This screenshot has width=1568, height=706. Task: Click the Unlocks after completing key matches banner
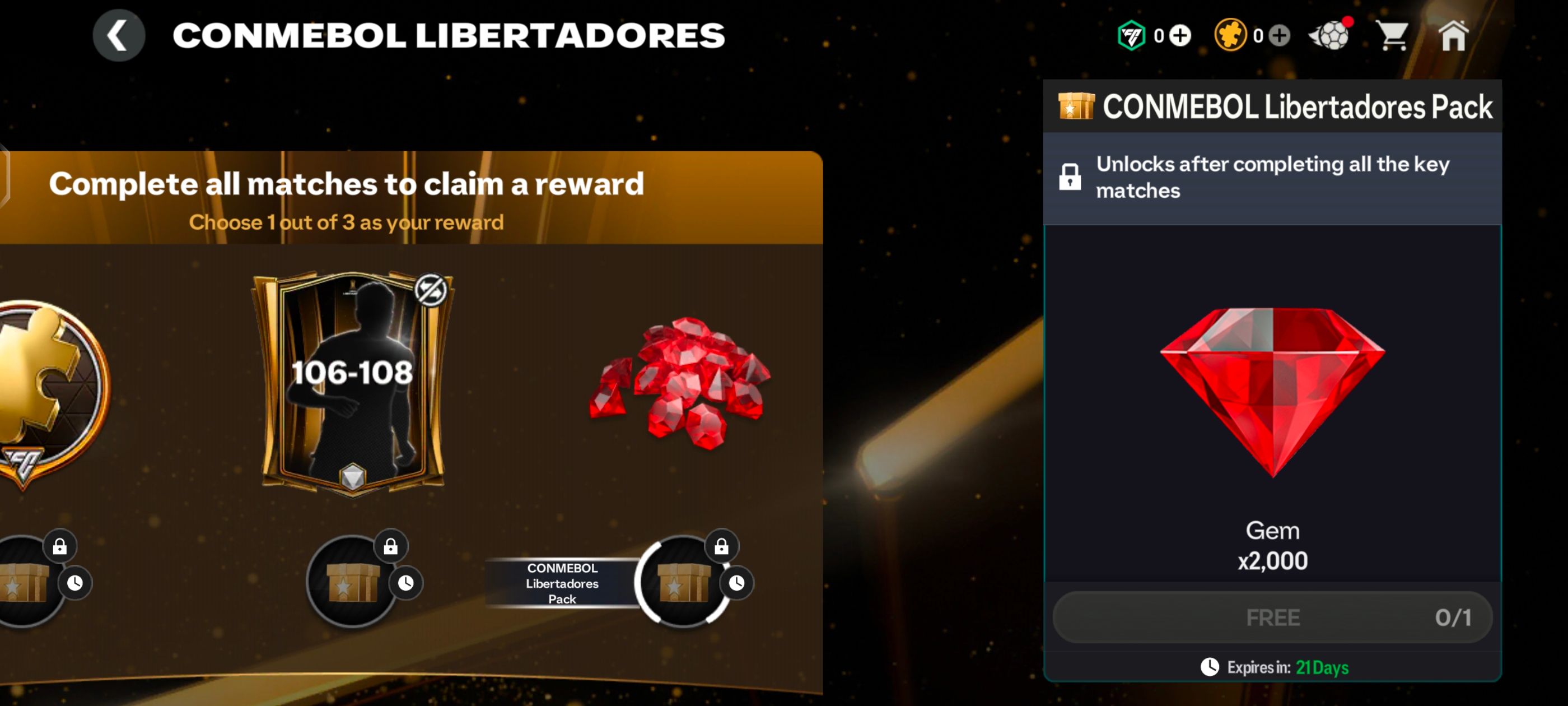(1272, 176)
